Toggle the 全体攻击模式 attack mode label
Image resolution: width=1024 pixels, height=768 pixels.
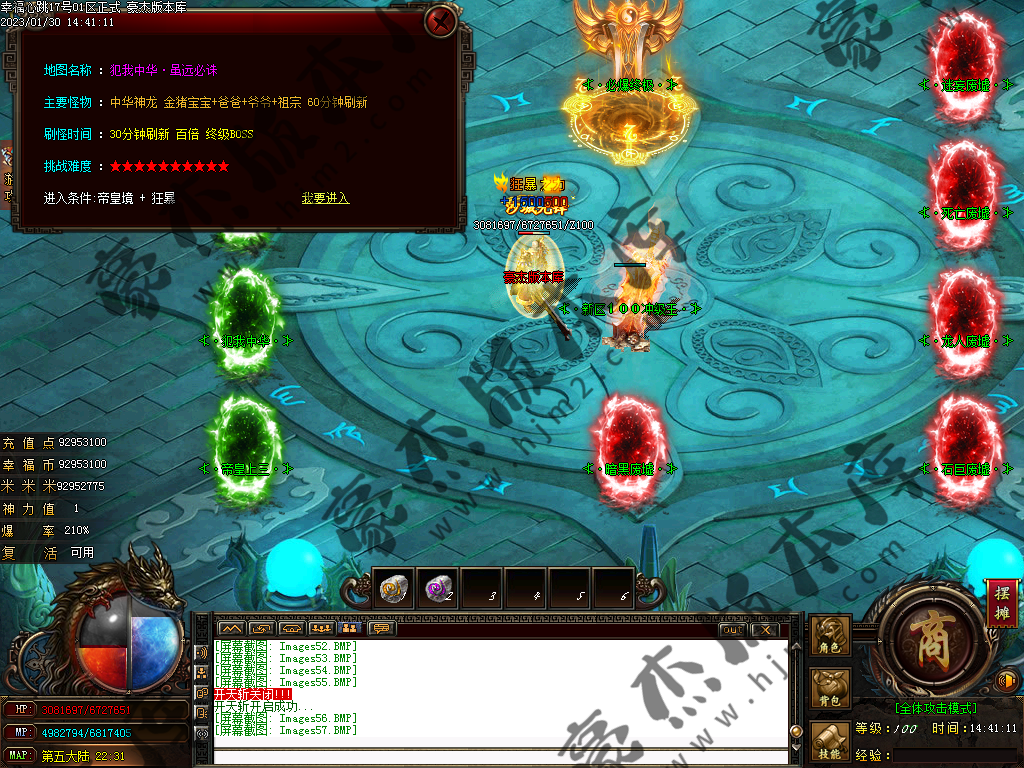(936, 708)
